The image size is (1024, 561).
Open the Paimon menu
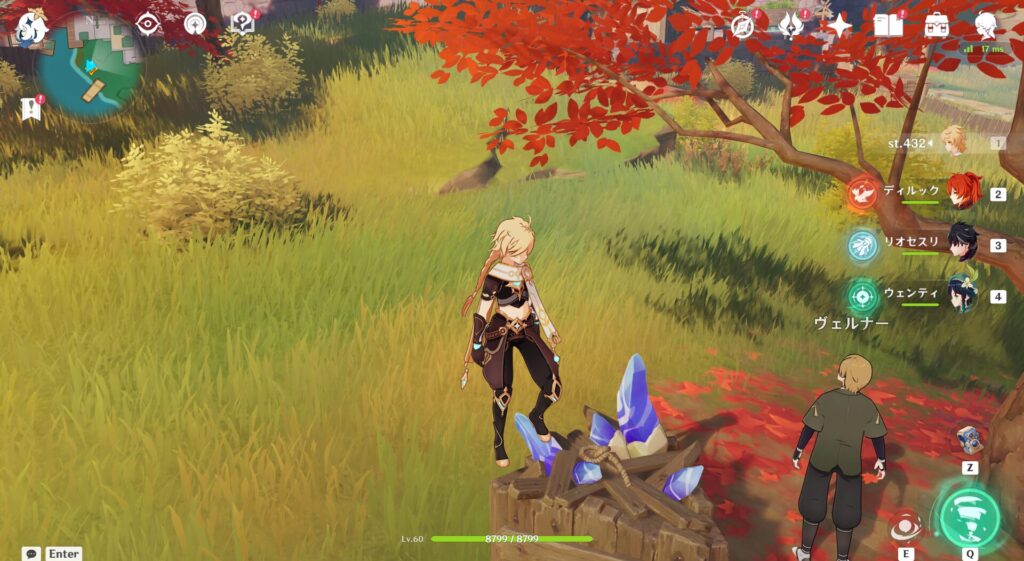(x=32, y=24)
